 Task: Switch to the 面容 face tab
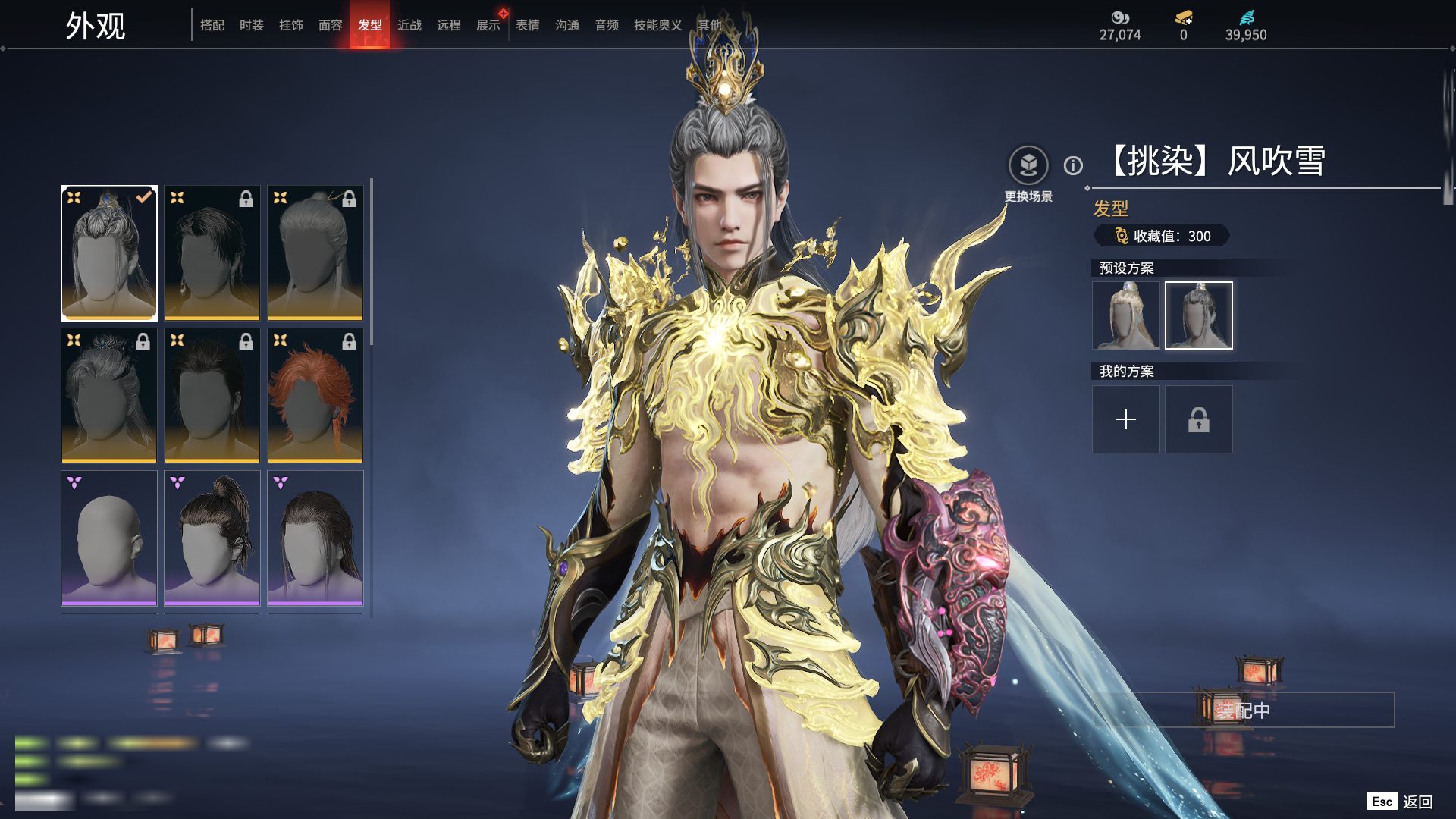pyautogui.click(x=331, y=25)
